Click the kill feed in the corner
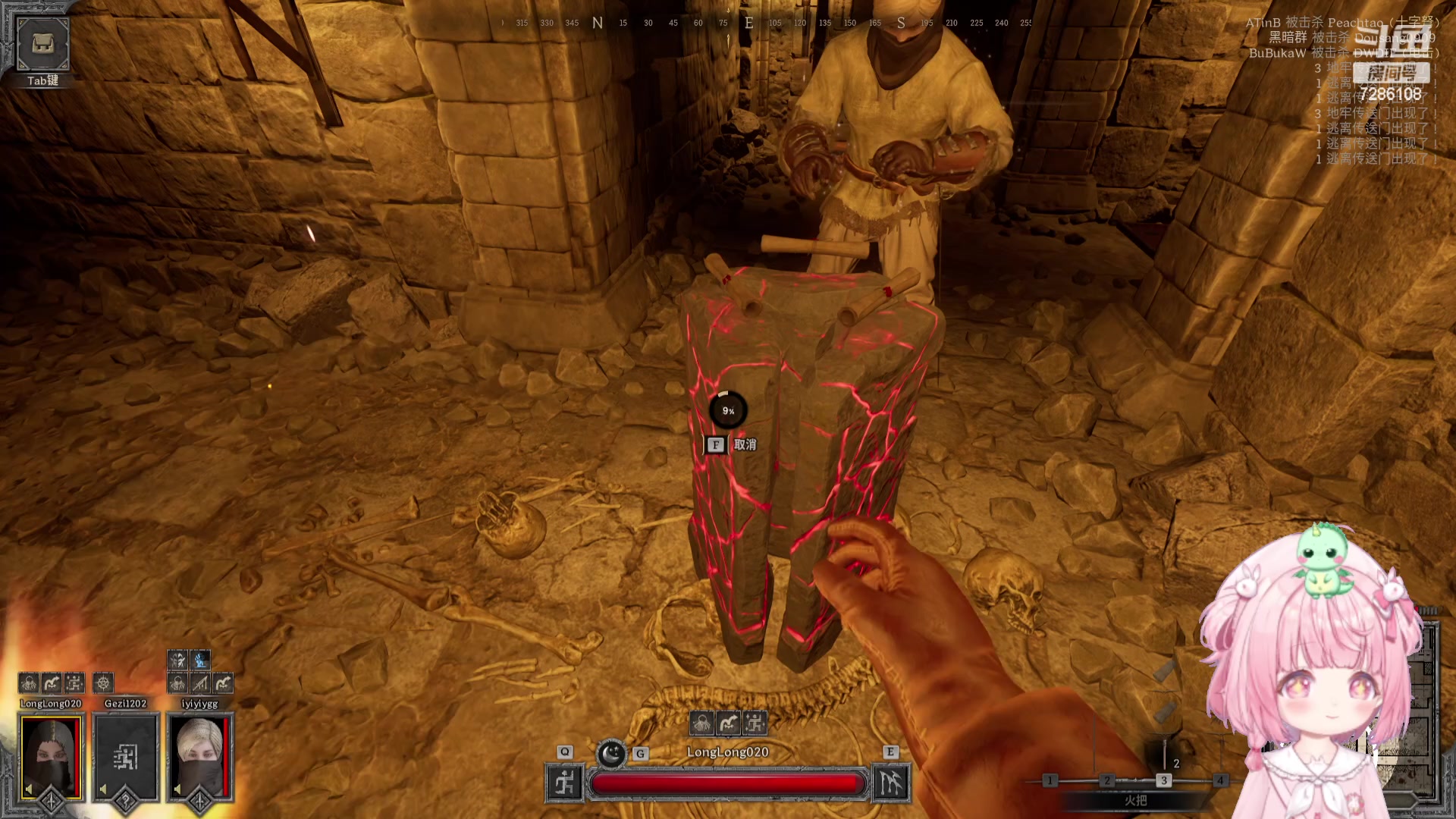This screenshot has width=1456, height=819. 1342,38
